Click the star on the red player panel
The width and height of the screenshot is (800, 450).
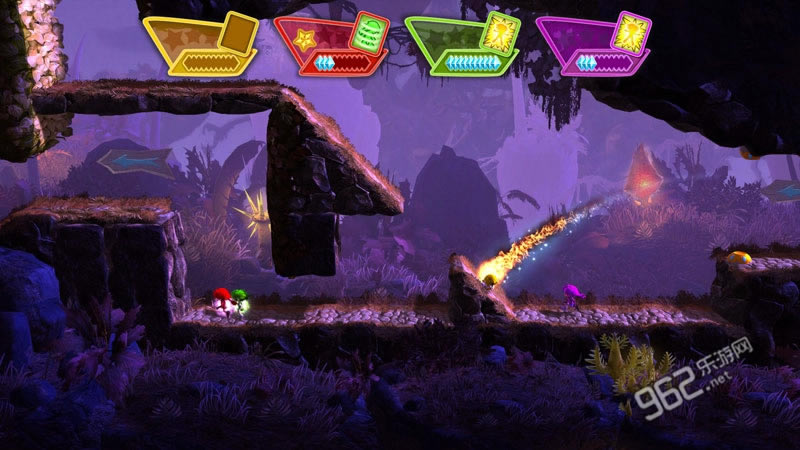304,41
